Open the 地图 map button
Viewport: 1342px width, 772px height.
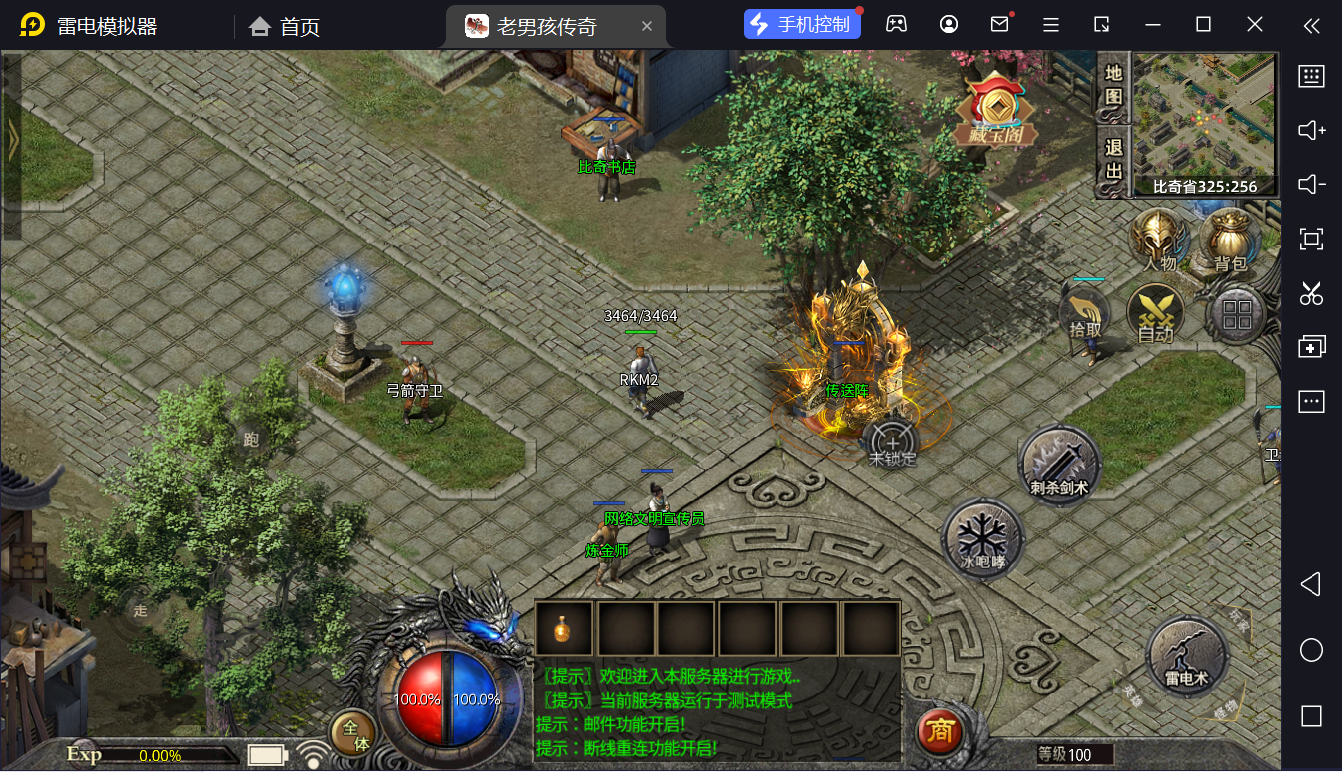pos(1113,86)
